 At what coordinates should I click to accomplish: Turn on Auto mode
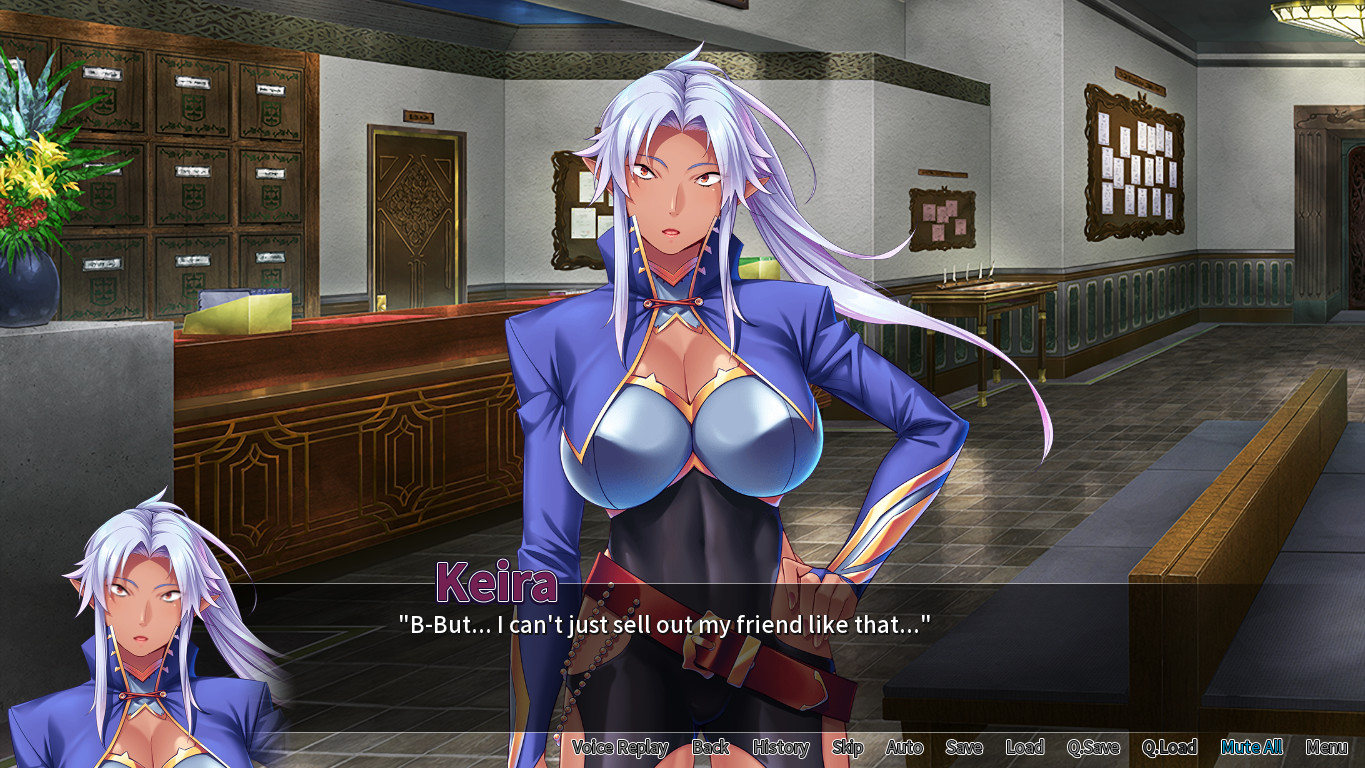pos(903,747)
